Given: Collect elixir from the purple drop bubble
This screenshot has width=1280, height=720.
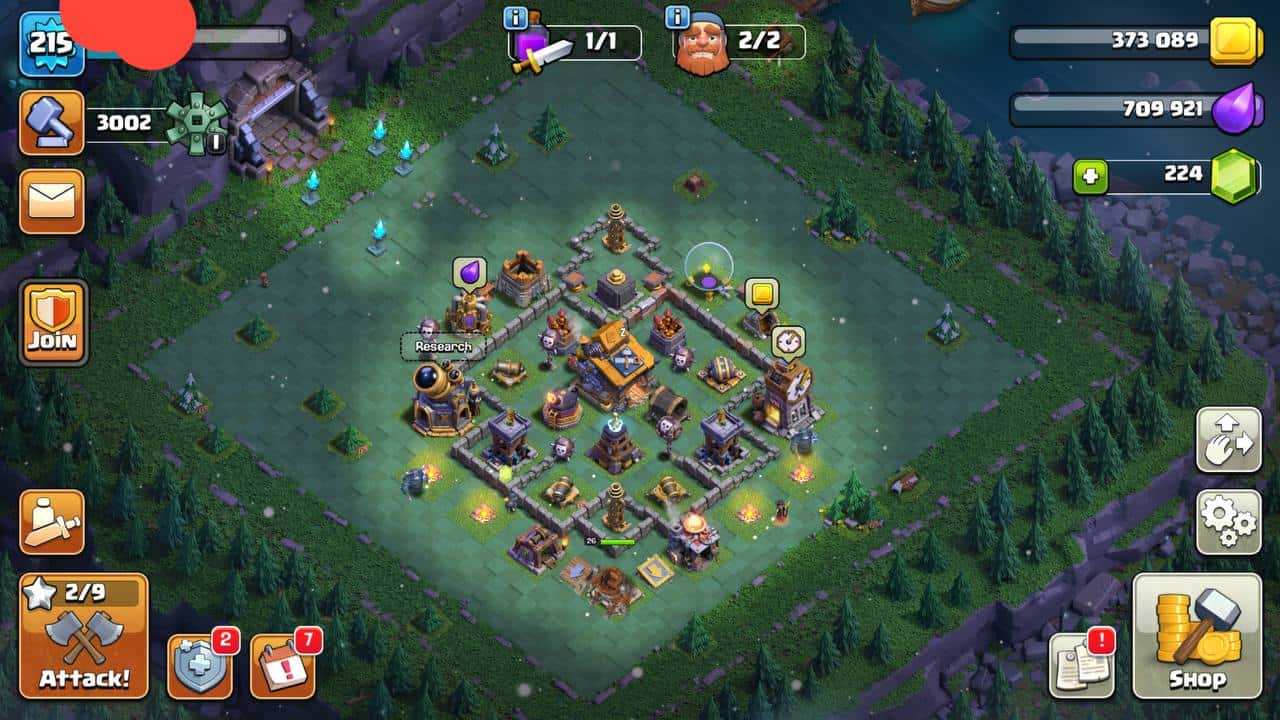Looking at the screenshot, I should (x=469, y=274).
